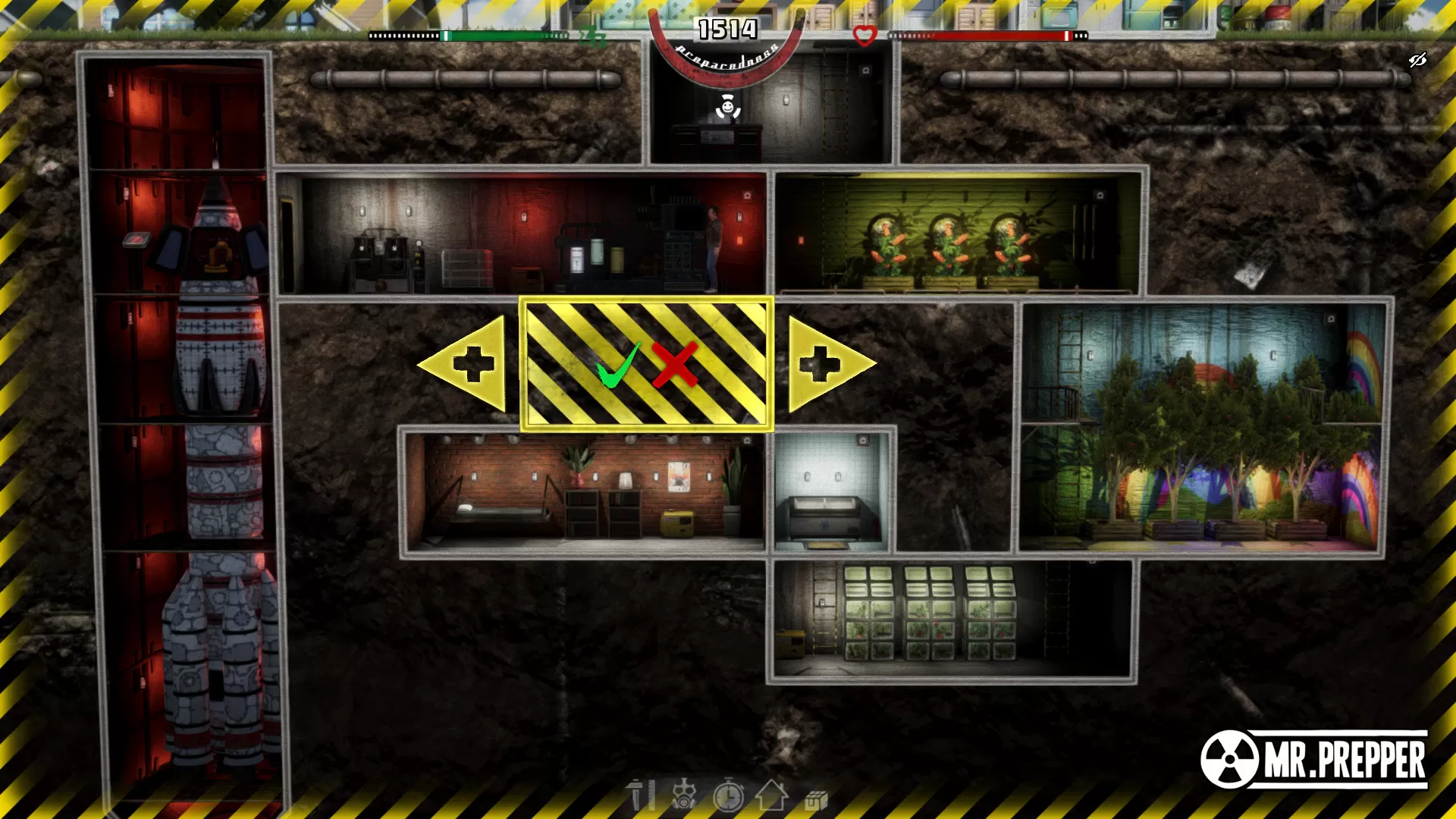Cancel room placement with the red X
1456x819 pixels.
pos(673,362)
